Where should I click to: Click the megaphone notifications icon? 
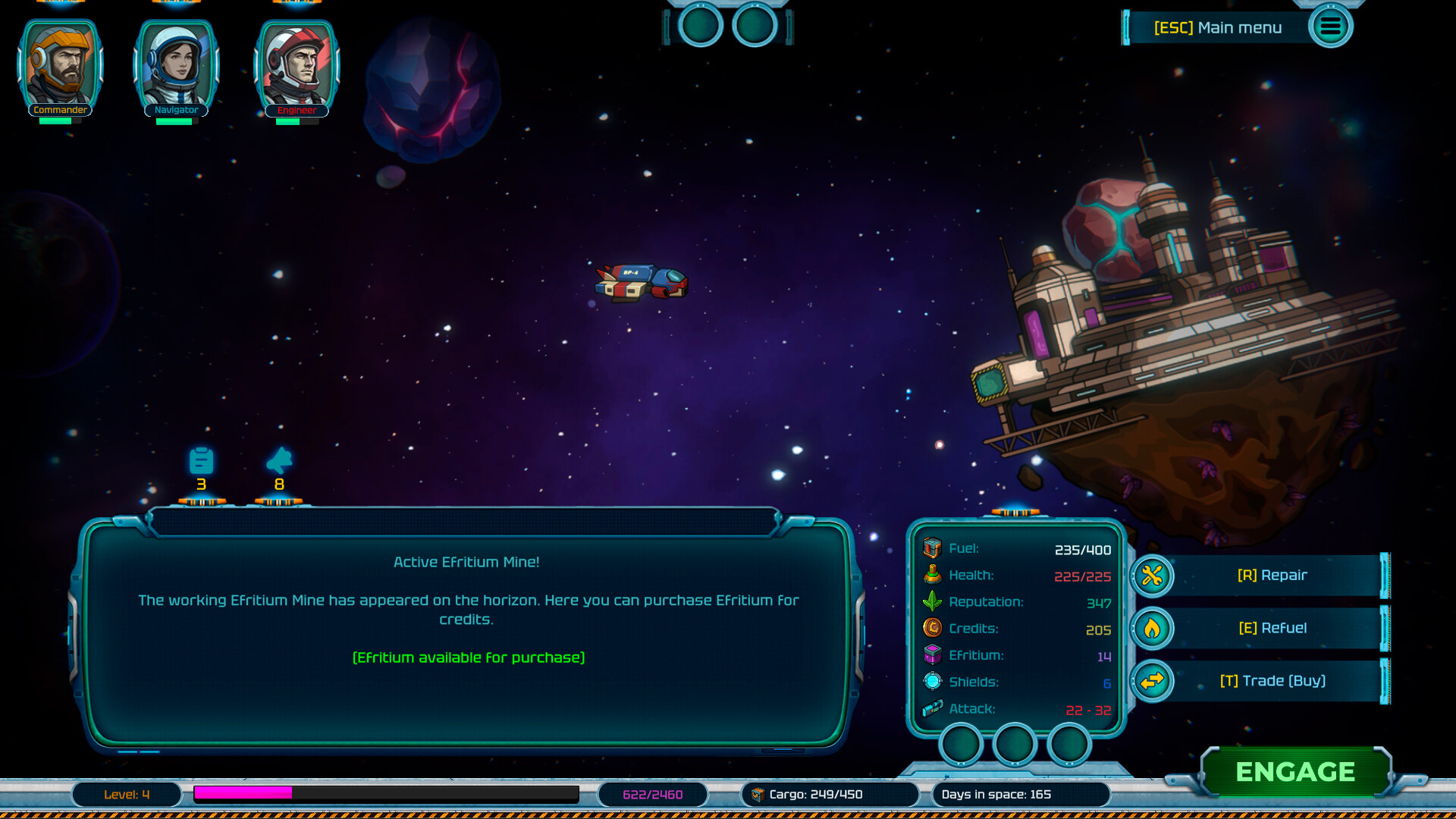pyautogui.click(x=279, y=461)
